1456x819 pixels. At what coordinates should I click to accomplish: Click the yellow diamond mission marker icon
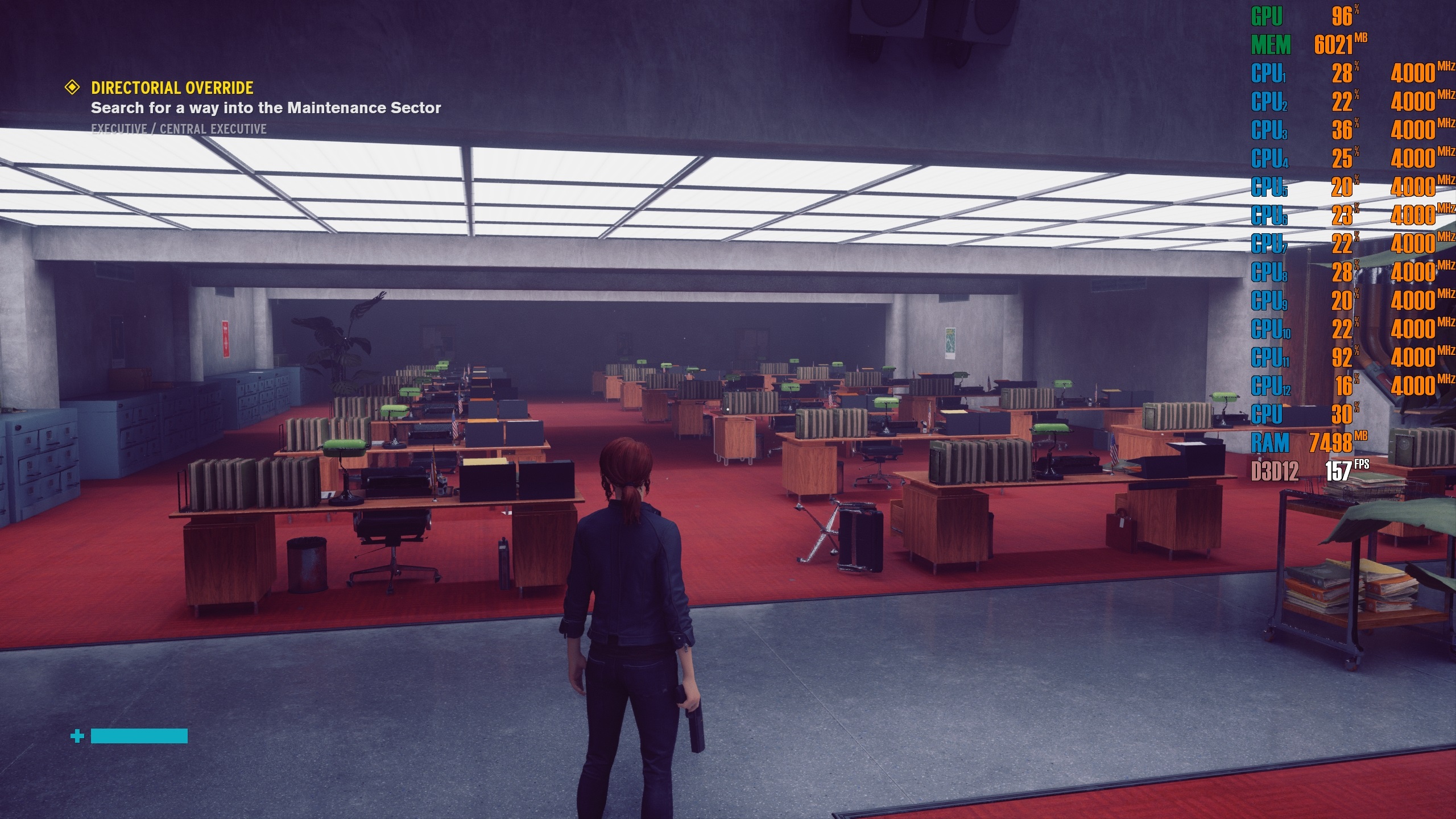[x=72, y=88]
